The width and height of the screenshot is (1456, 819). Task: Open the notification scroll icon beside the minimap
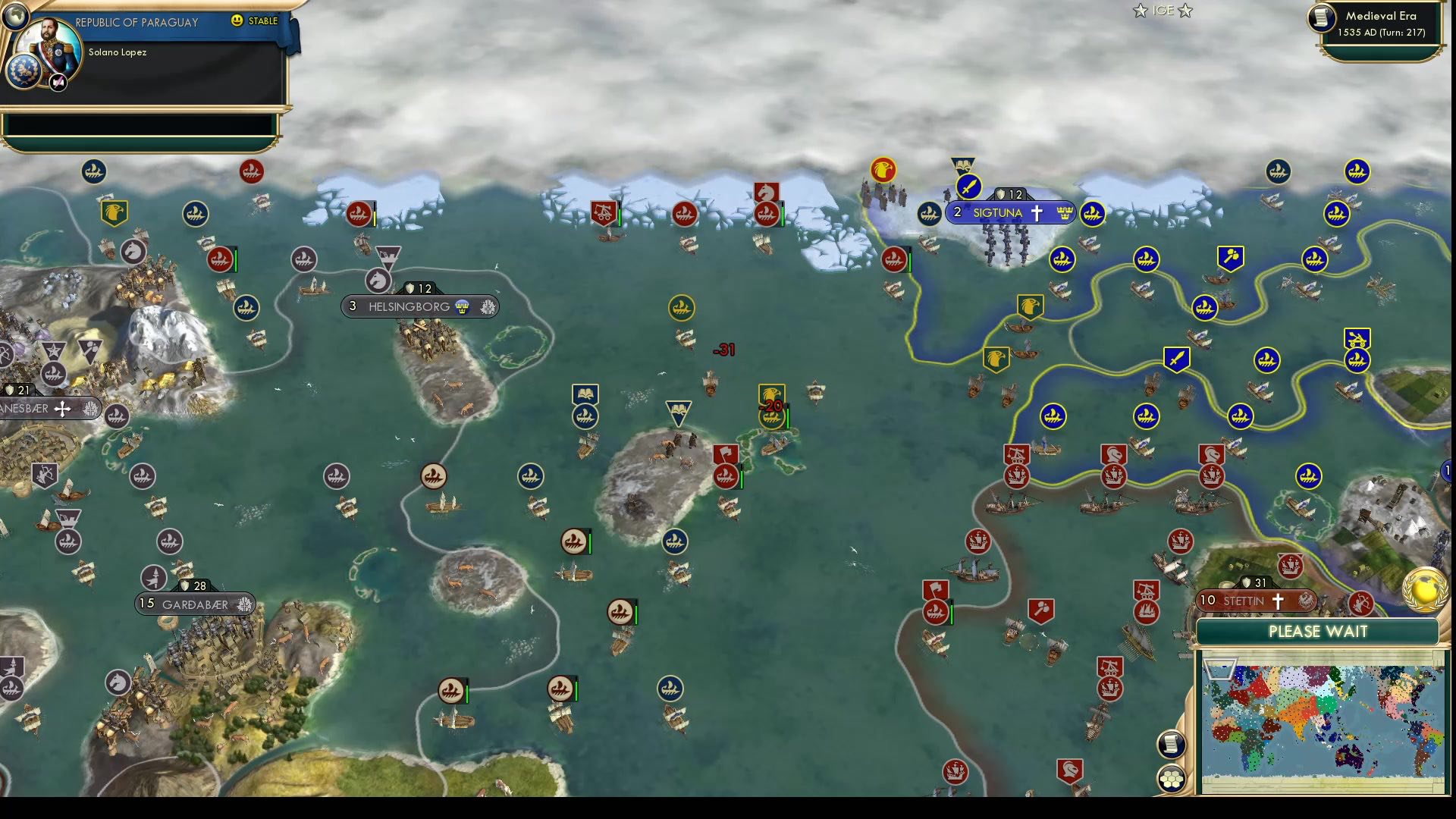1172,744
